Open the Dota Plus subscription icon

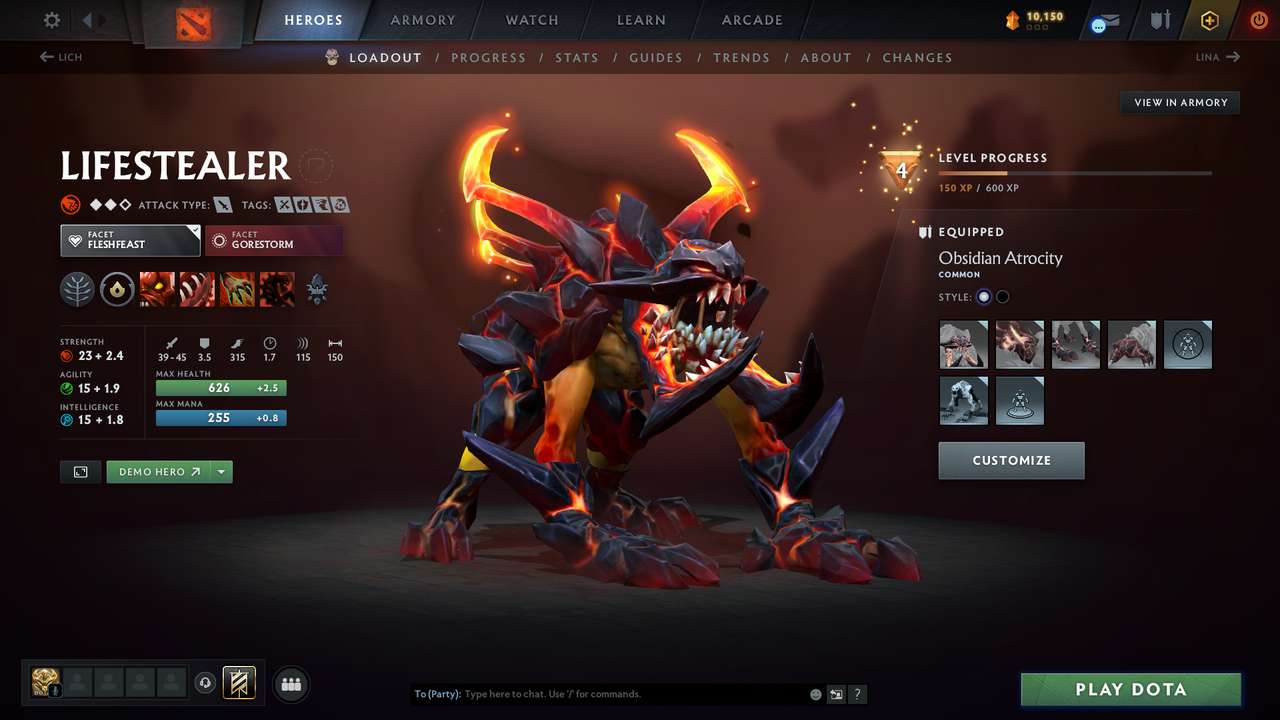tap(1209, 19)
